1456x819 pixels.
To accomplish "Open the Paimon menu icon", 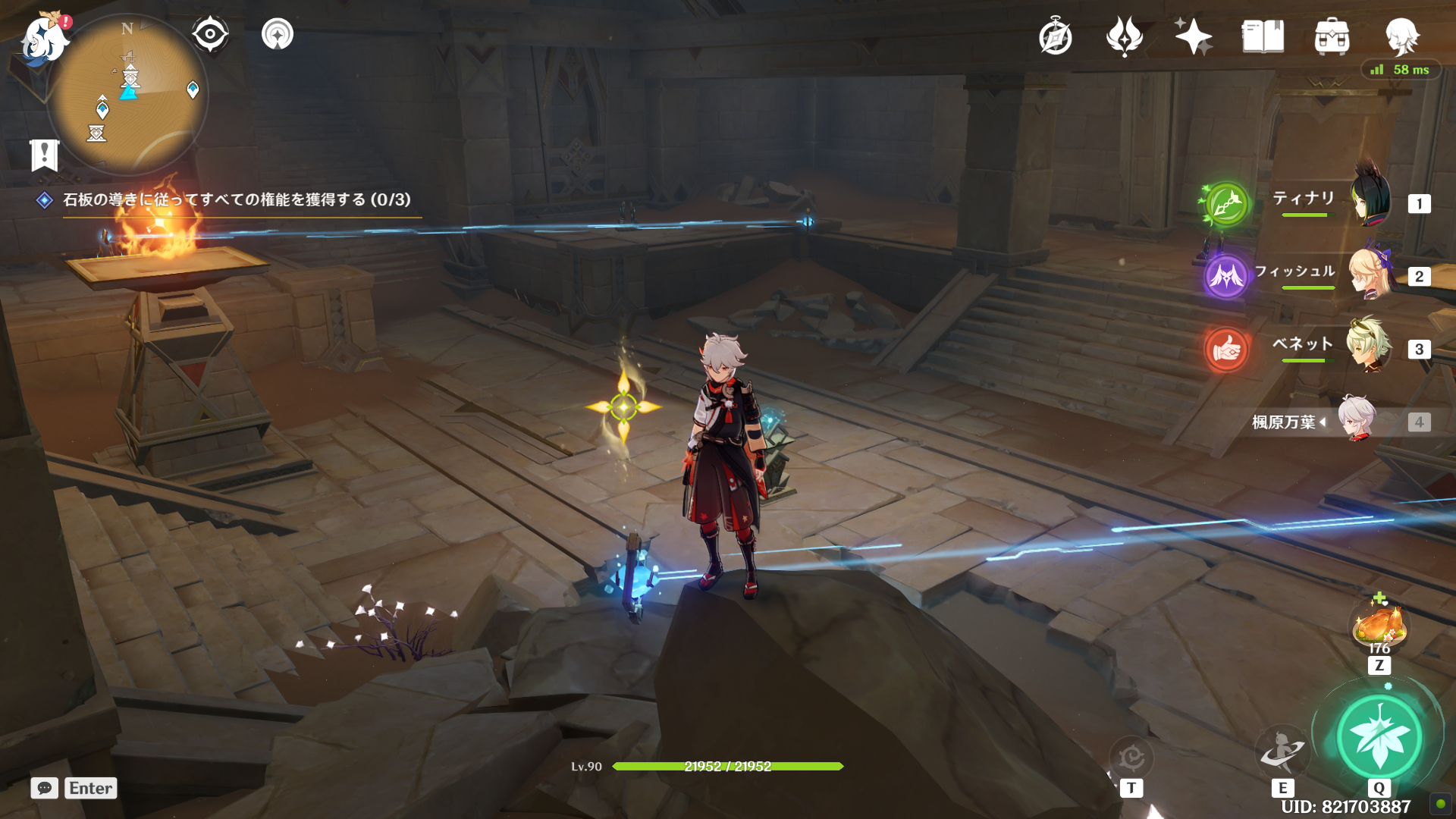I will pos(44,38).
